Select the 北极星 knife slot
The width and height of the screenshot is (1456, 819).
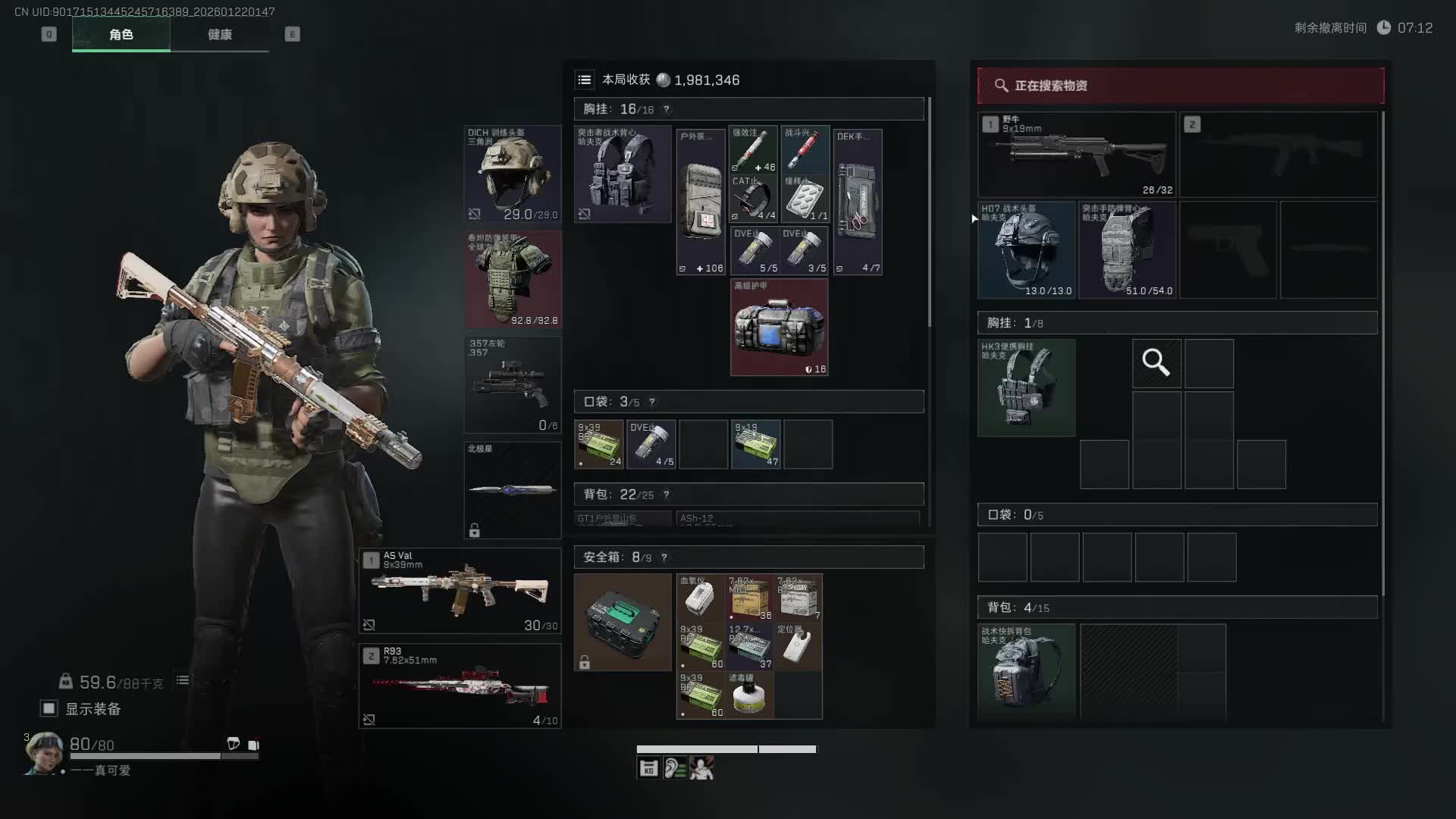coord(513,490)
